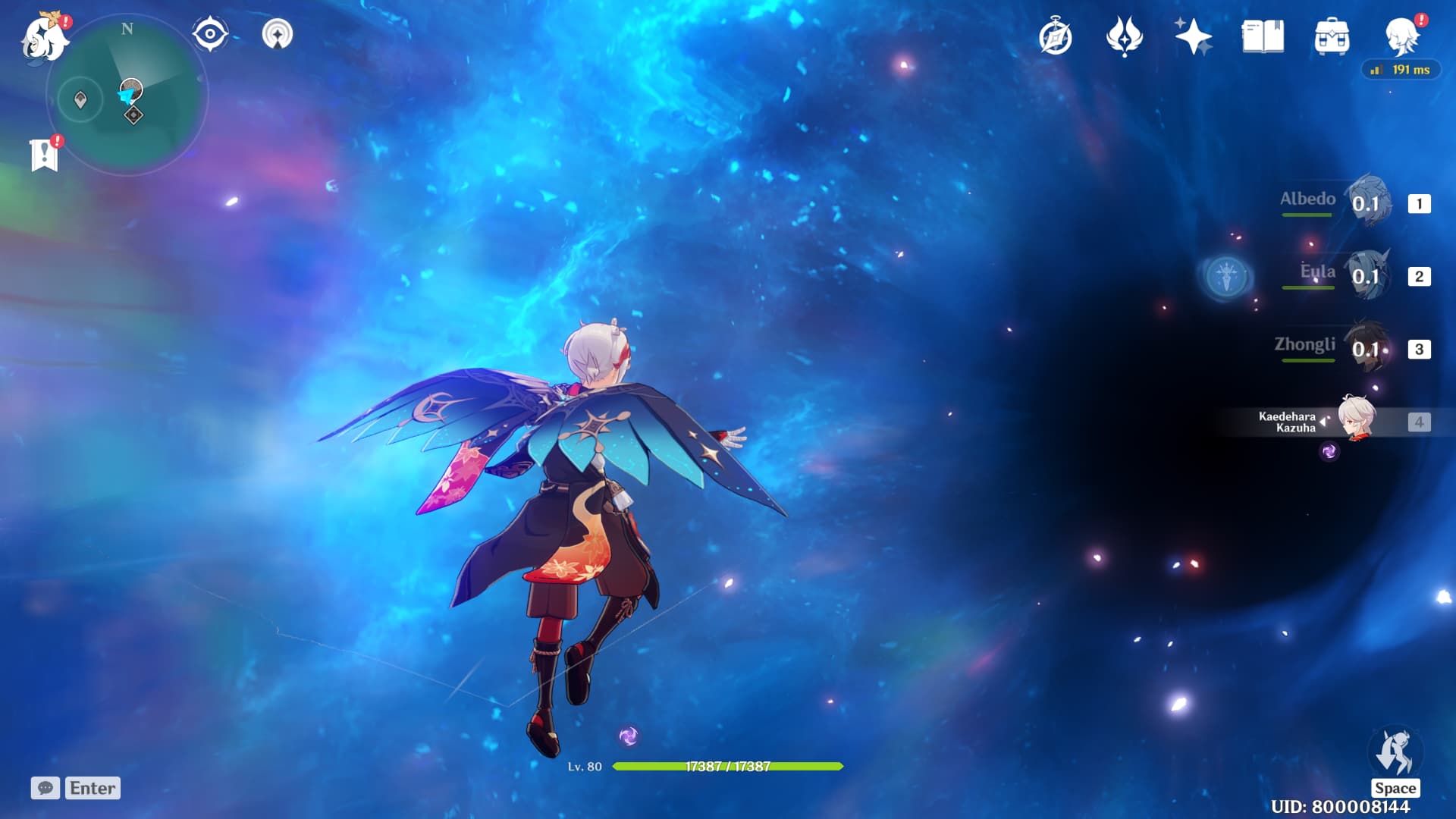Open the chat speech bubble

pyautogui.click(x=45, y=788)
